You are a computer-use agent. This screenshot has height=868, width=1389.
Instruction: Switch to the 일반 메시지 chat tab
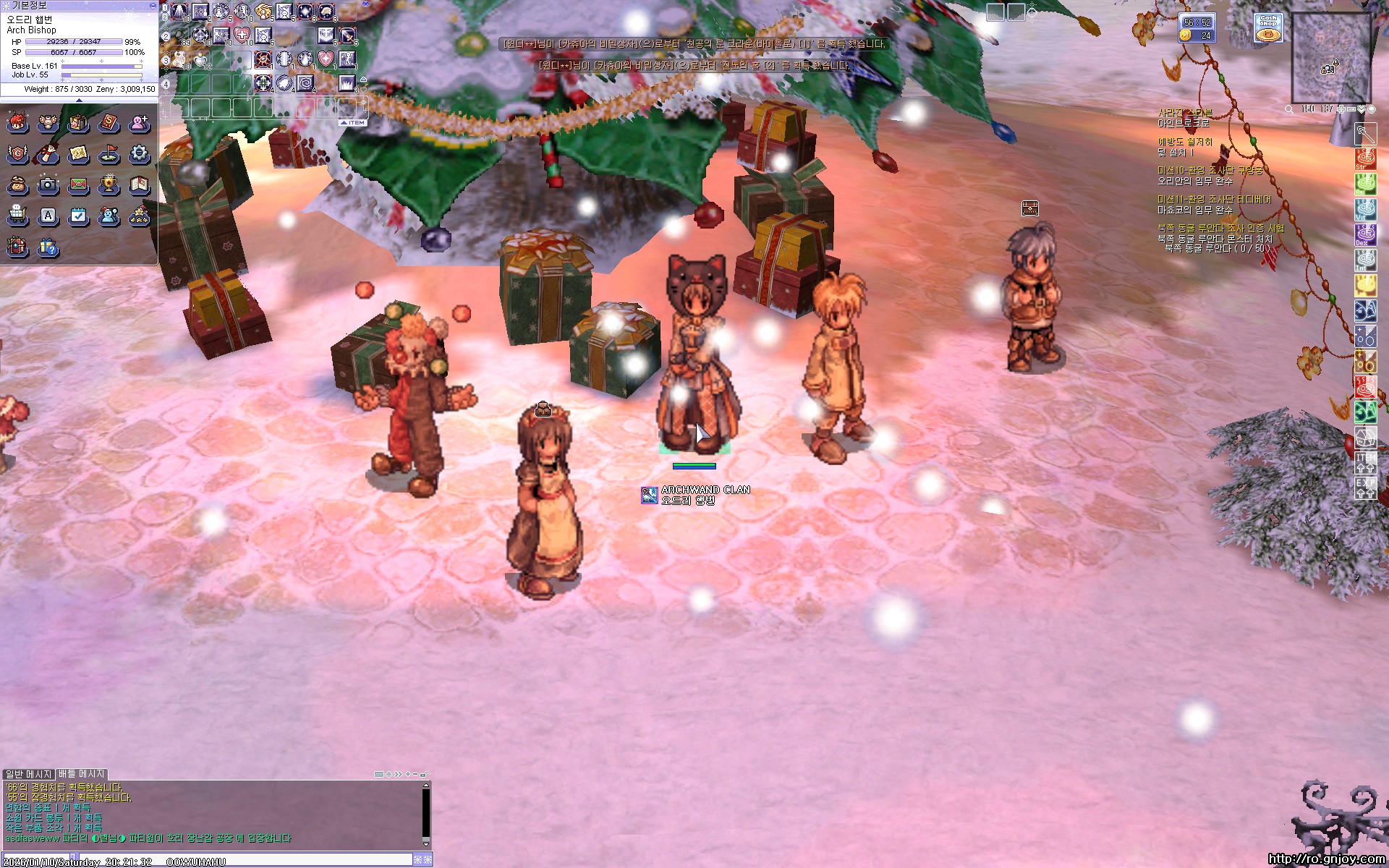tap(29, 774)
